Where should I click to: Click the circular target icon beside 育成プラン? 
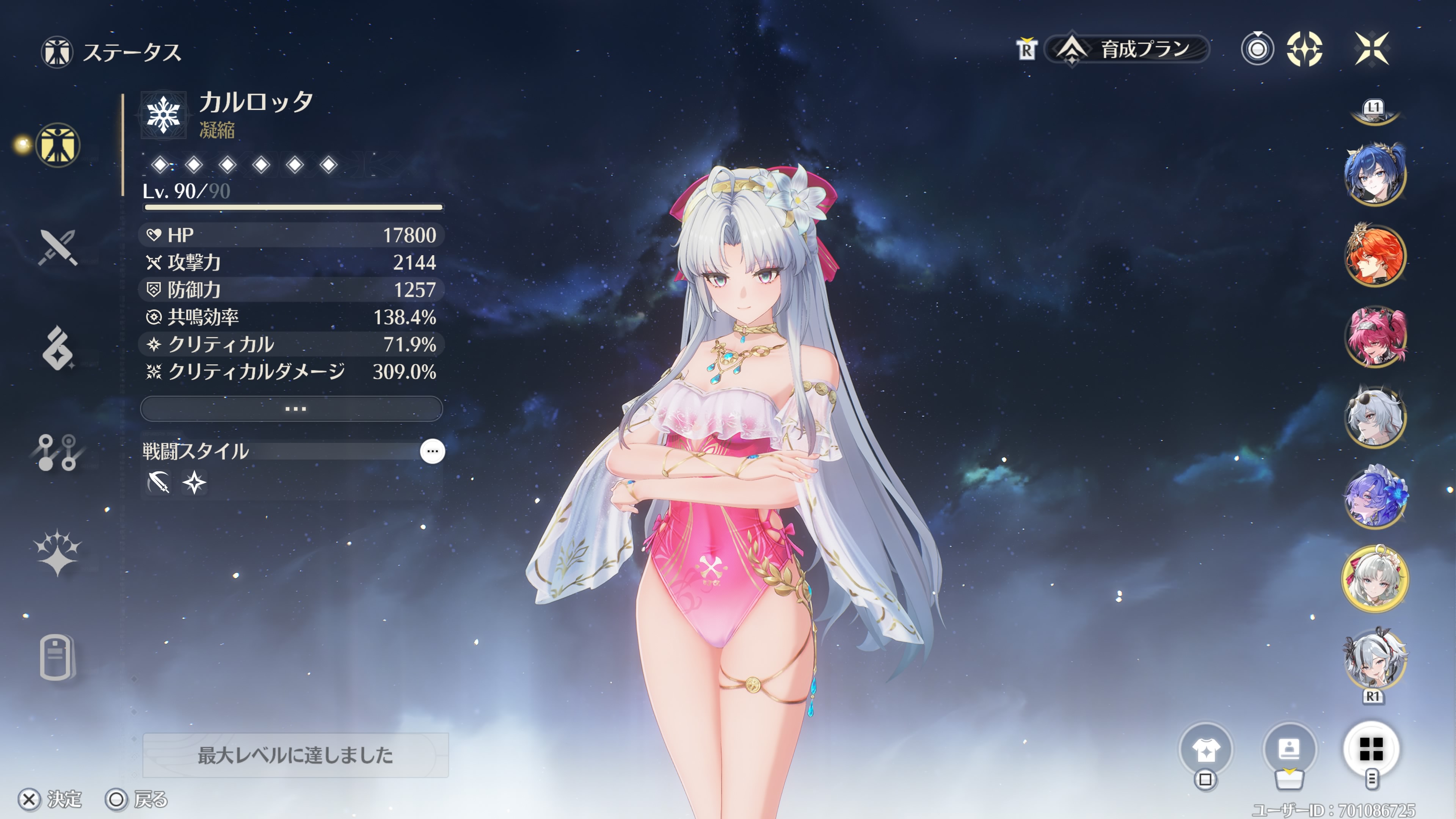pyautogui.click(x=1257, y=49)
